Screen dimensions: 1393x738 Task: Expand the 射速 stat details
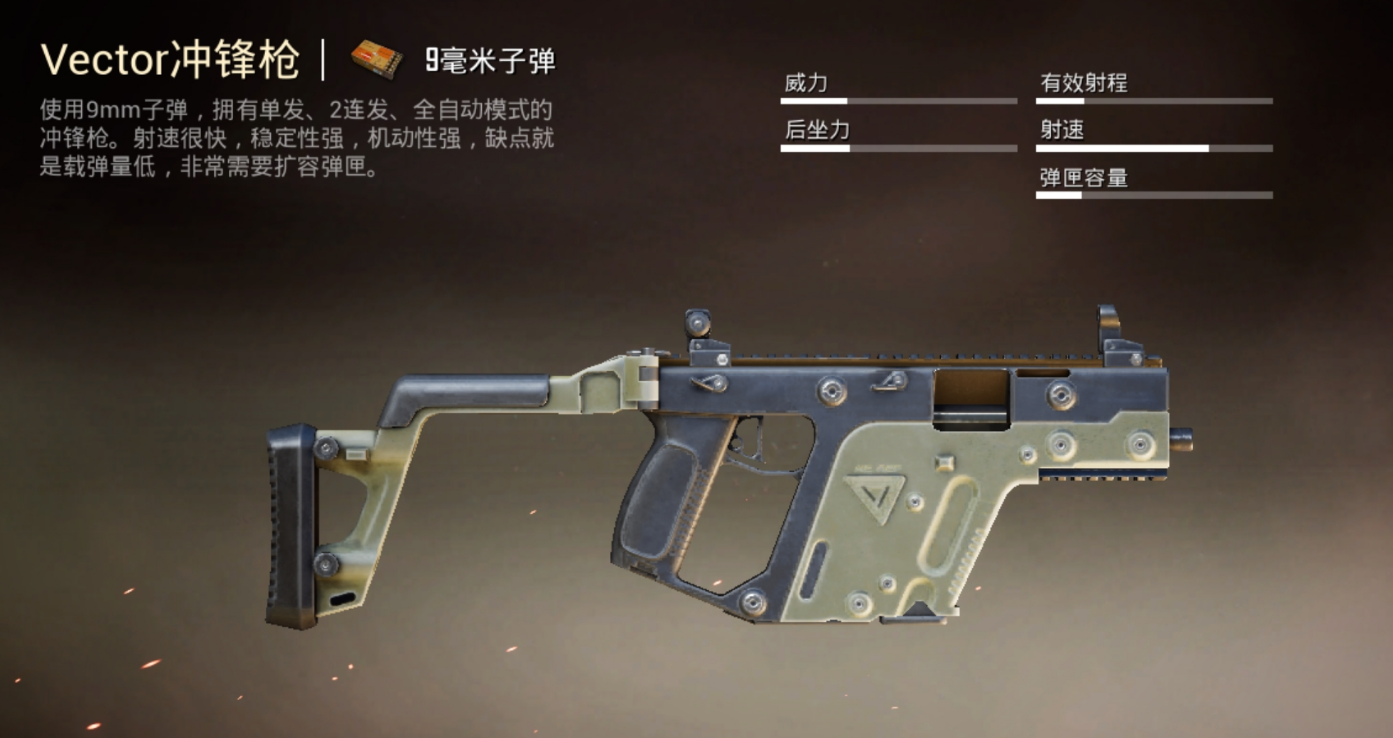point(1061,128)
